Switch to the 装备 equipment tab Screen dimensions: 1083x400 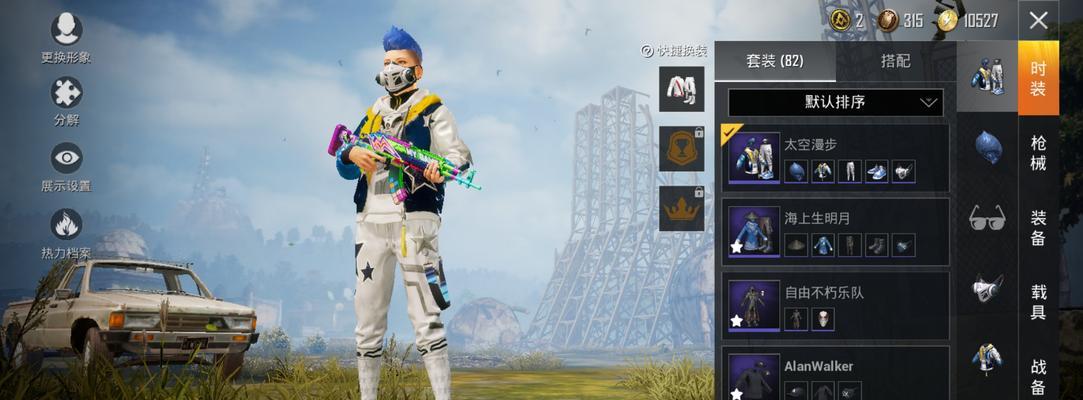coord(1039,227)
